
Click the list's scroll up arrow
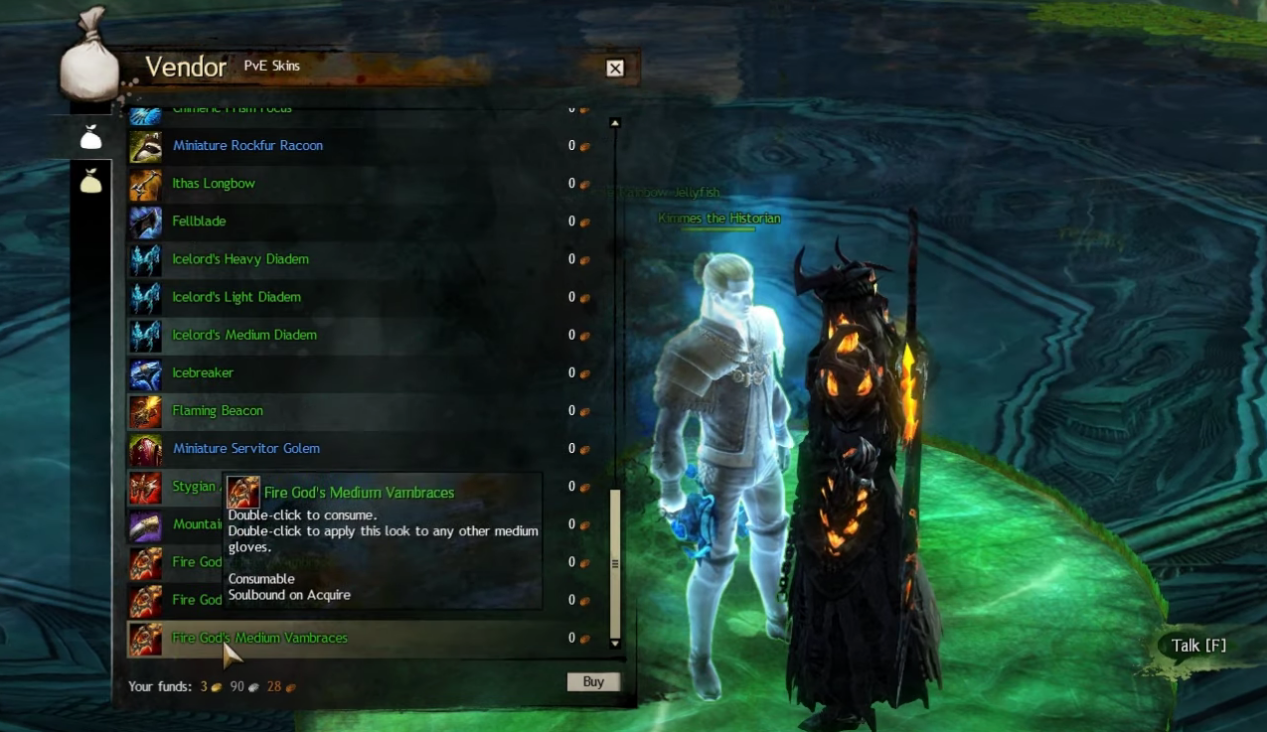[x=615, y=123]
